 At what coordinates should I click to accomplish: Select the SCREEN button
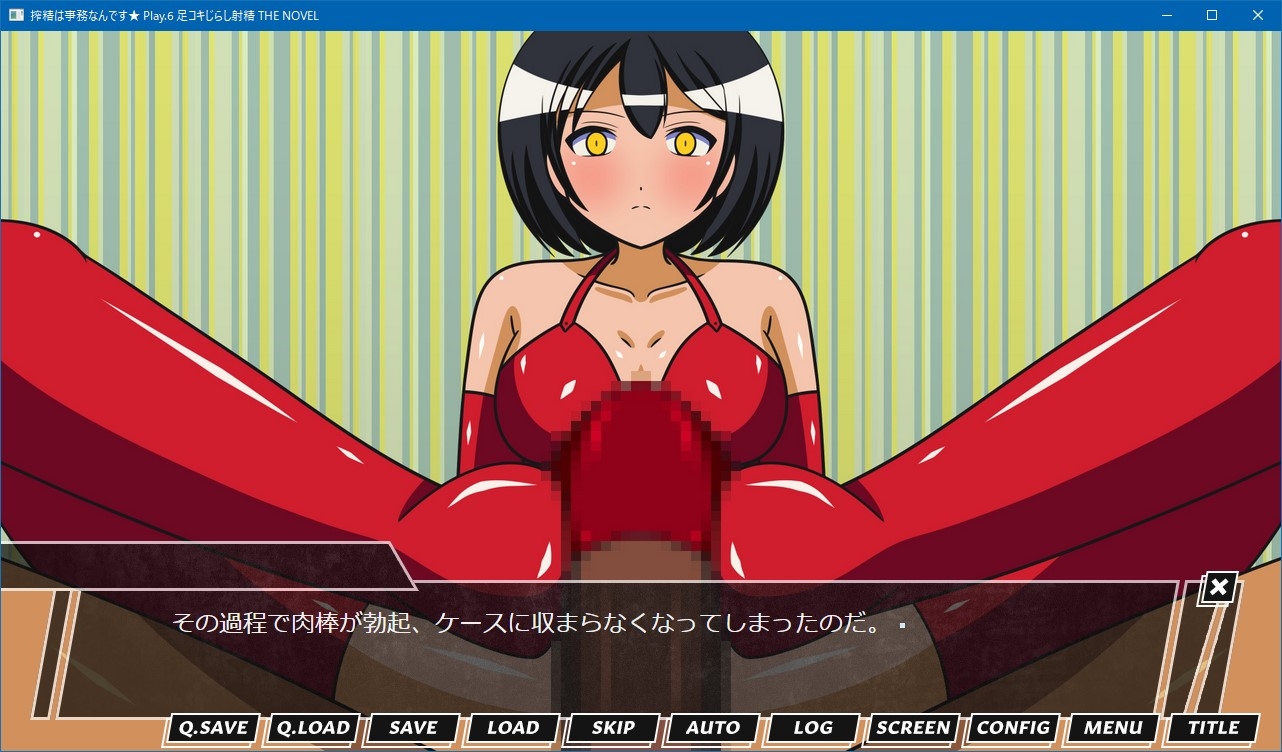tap(913, 728)
